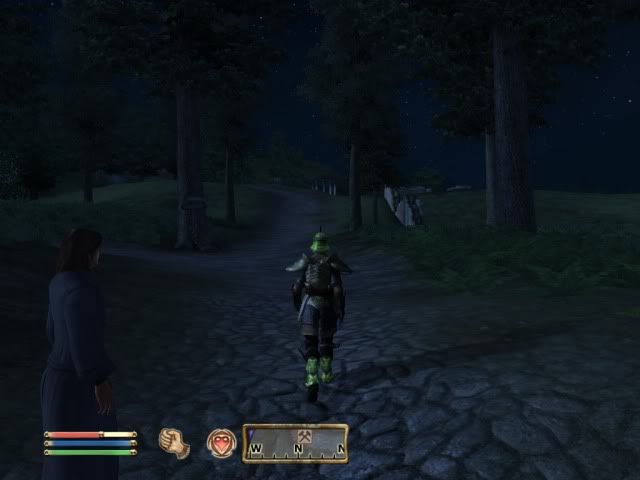Image resolution: width=640 pixels, height=480 pixels.
Task: Select the fist weapon icon
Action: (175, 442)
